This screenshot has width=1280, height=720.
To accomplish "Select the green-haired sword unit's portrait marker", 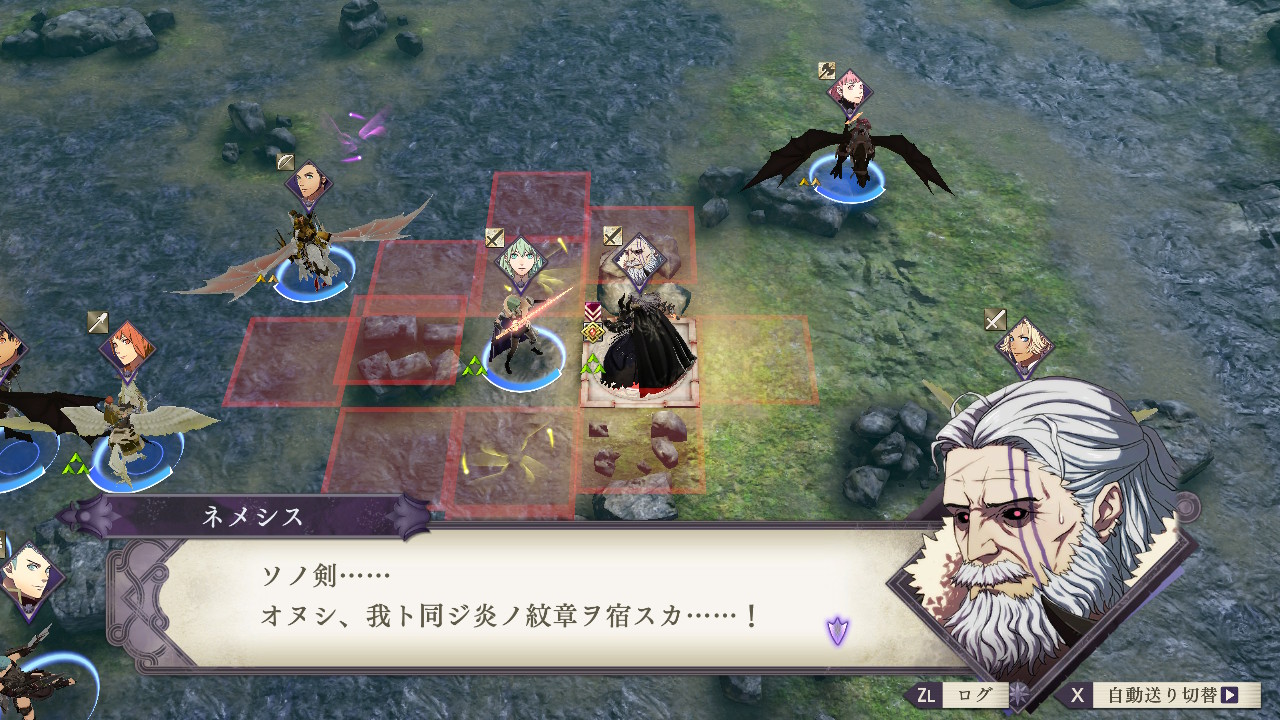I will 523,263.
